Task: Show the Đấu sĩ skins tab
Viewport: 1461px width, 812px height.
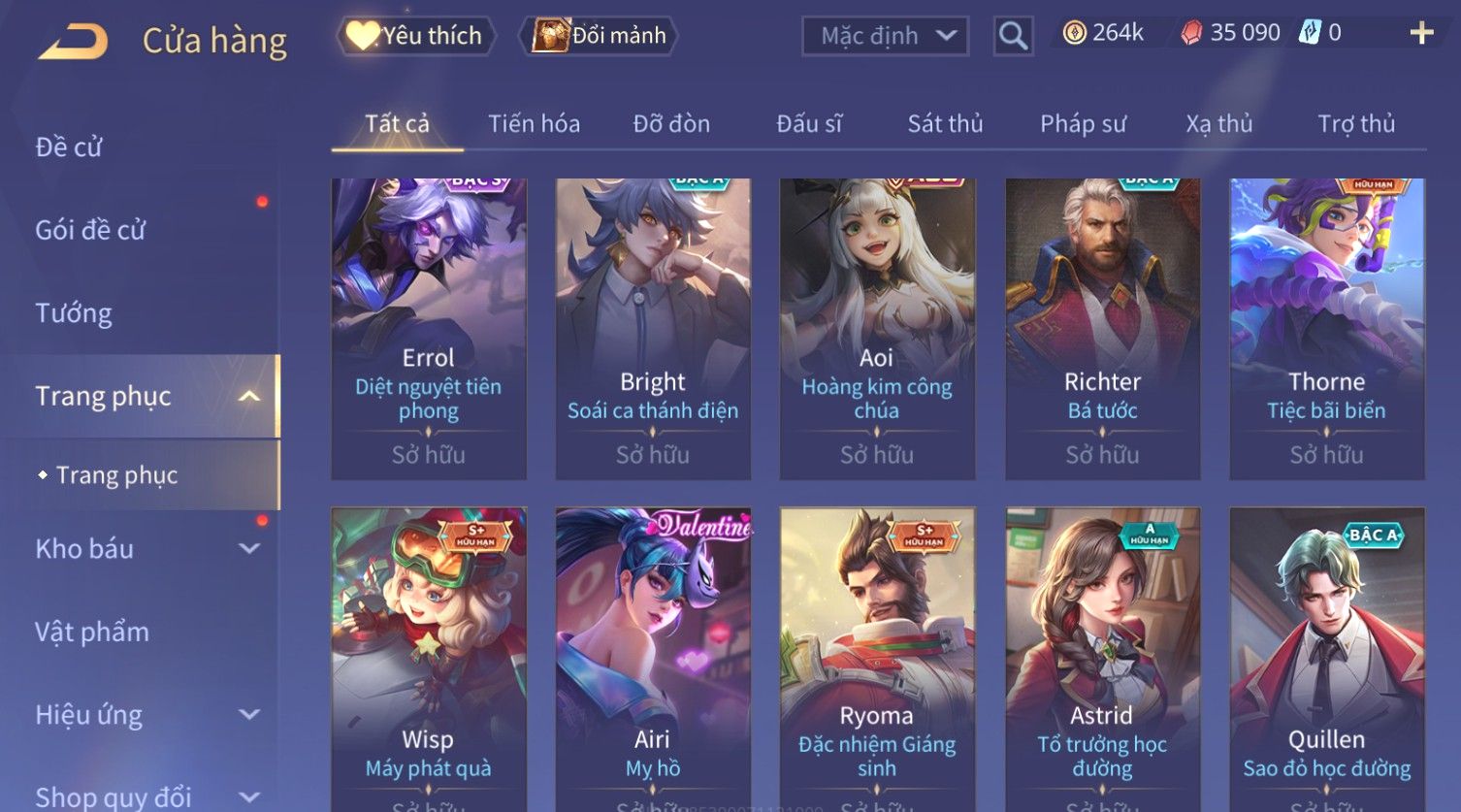Action: [x=809, y=124]
